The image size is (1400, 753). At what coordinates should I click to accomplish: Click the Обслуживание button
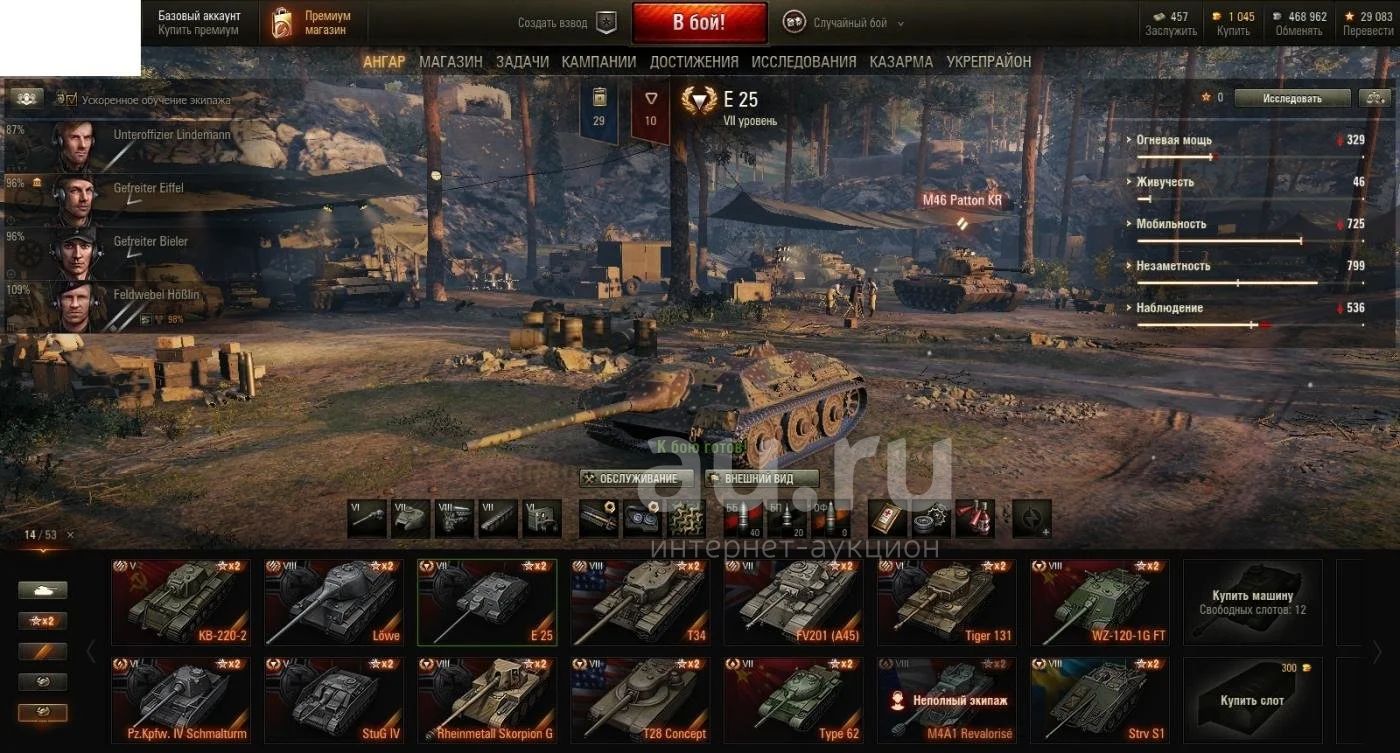coord(636,479)
